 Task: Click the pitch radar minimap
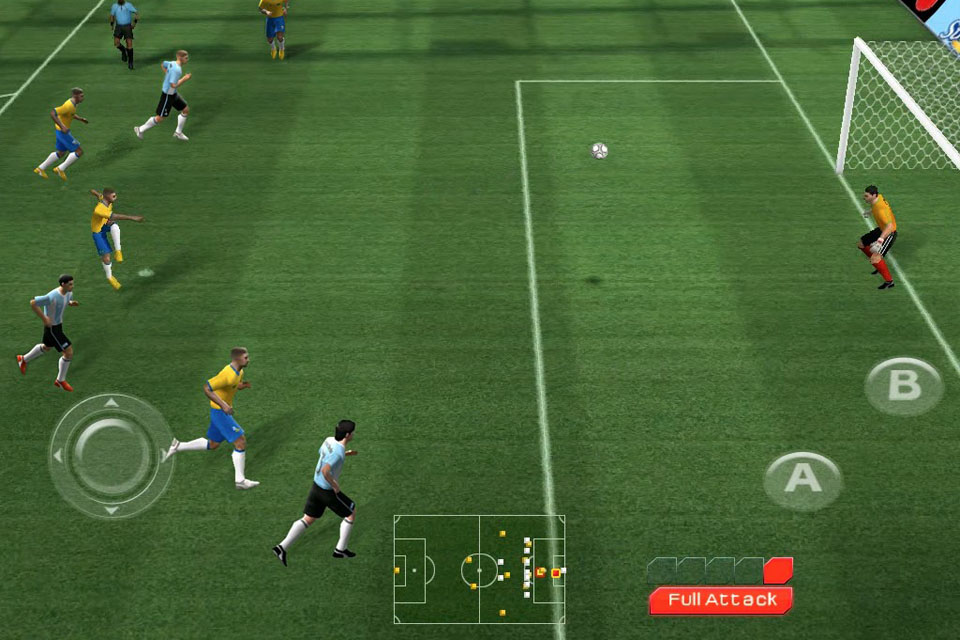coord(479,569)
